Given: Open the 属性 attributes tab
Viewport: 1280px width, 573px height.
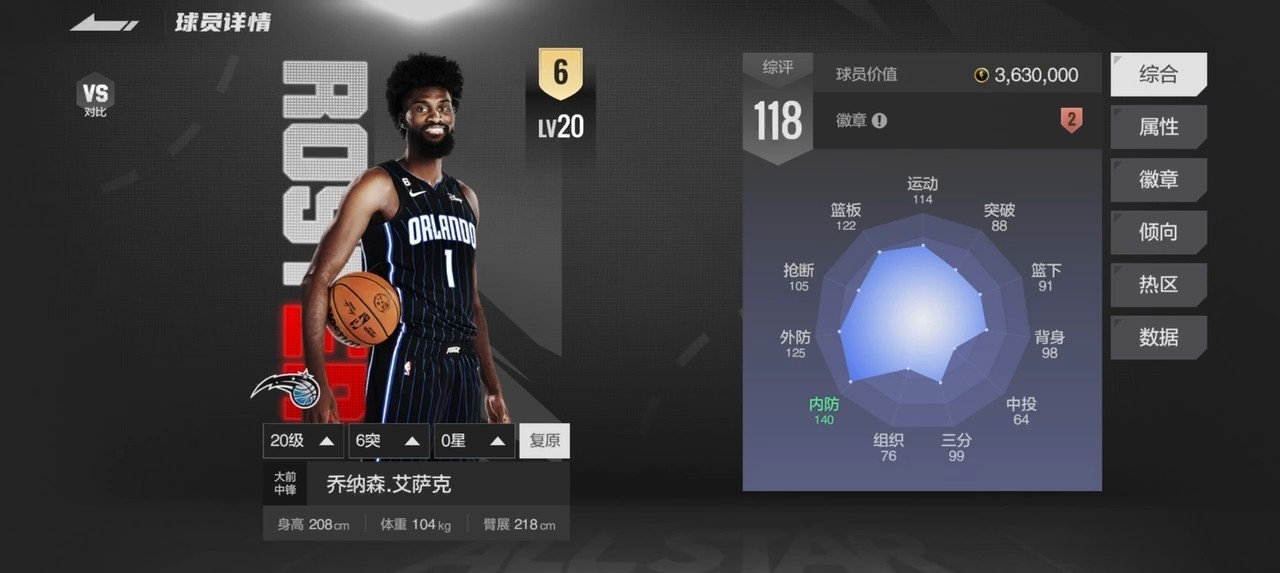Looking at the screenshot, I should 1158,127.
